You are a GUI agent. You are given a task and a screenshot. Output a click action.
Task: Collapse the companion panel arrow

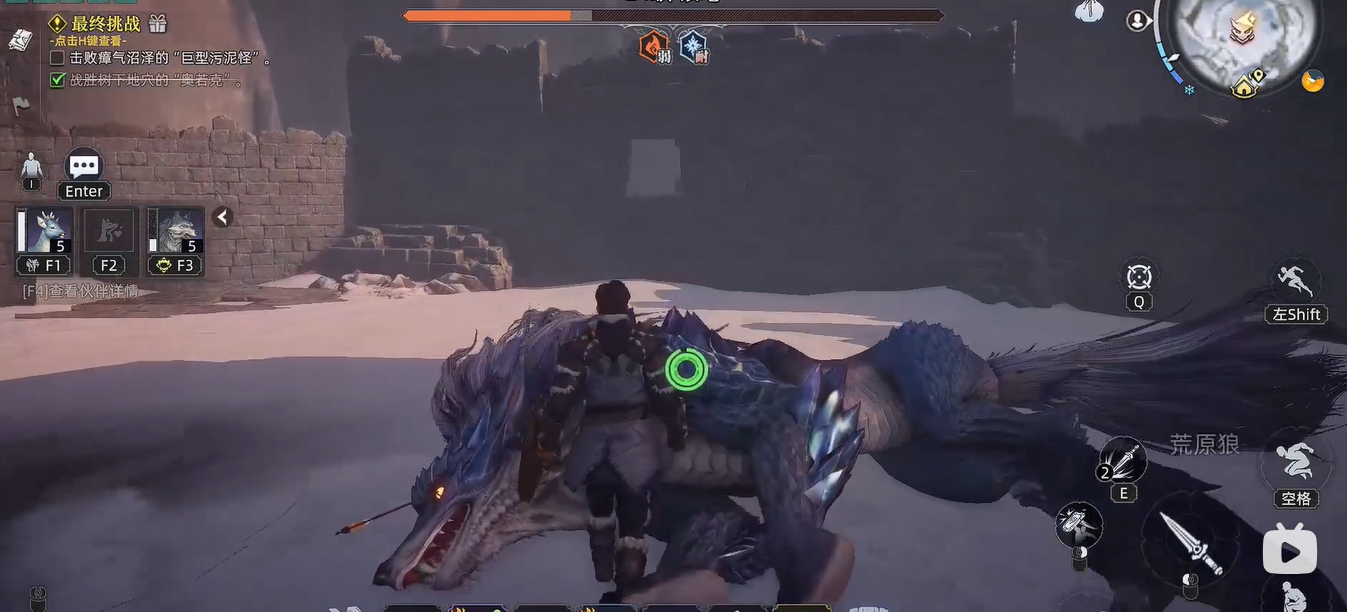[x=222, y=217]
